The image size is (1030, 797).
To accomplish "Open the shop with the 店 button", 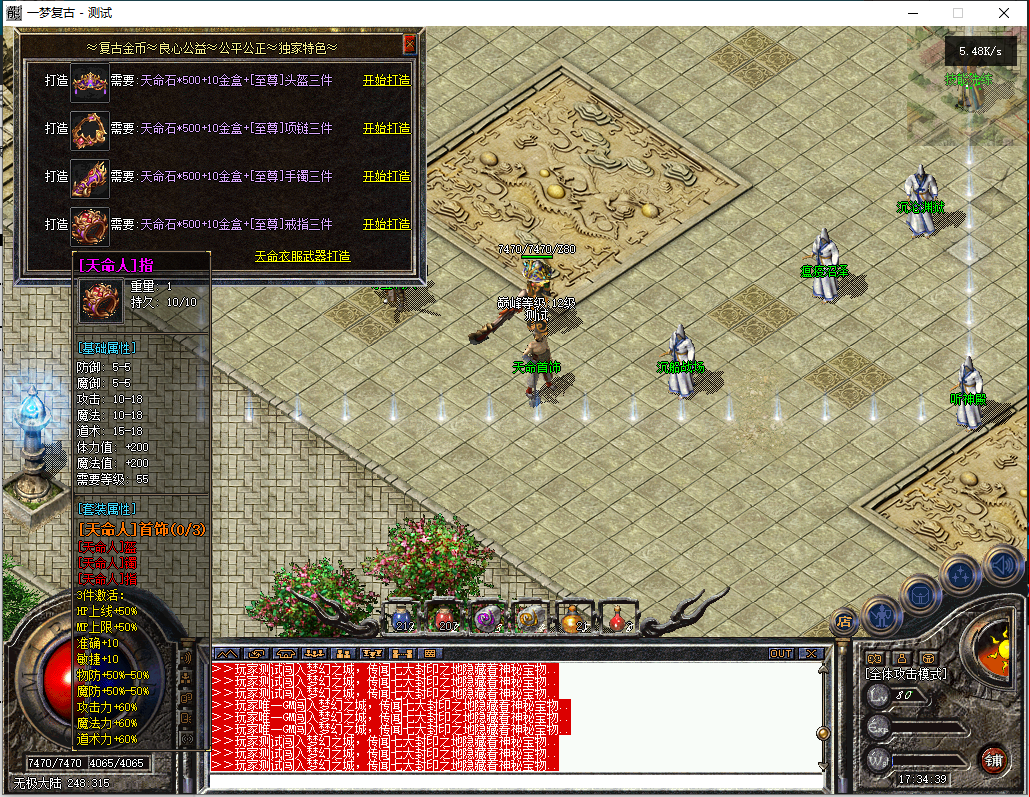I will pyautogui.click(x=845, y=622).
